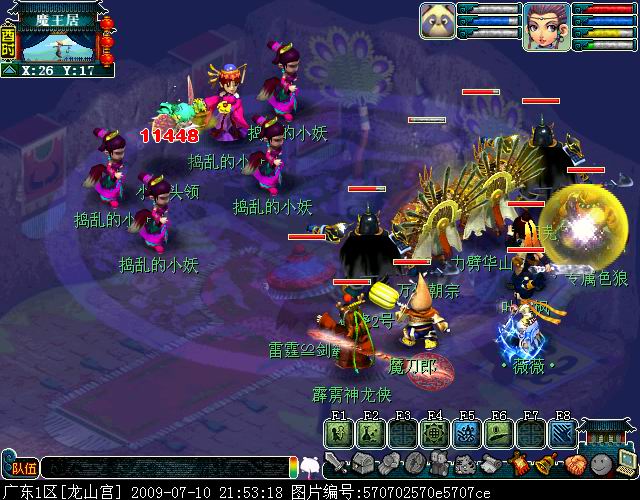The image size is (640, 500).
Task: Open the minimap for 魔王居
Action: (x=58, y=42)
